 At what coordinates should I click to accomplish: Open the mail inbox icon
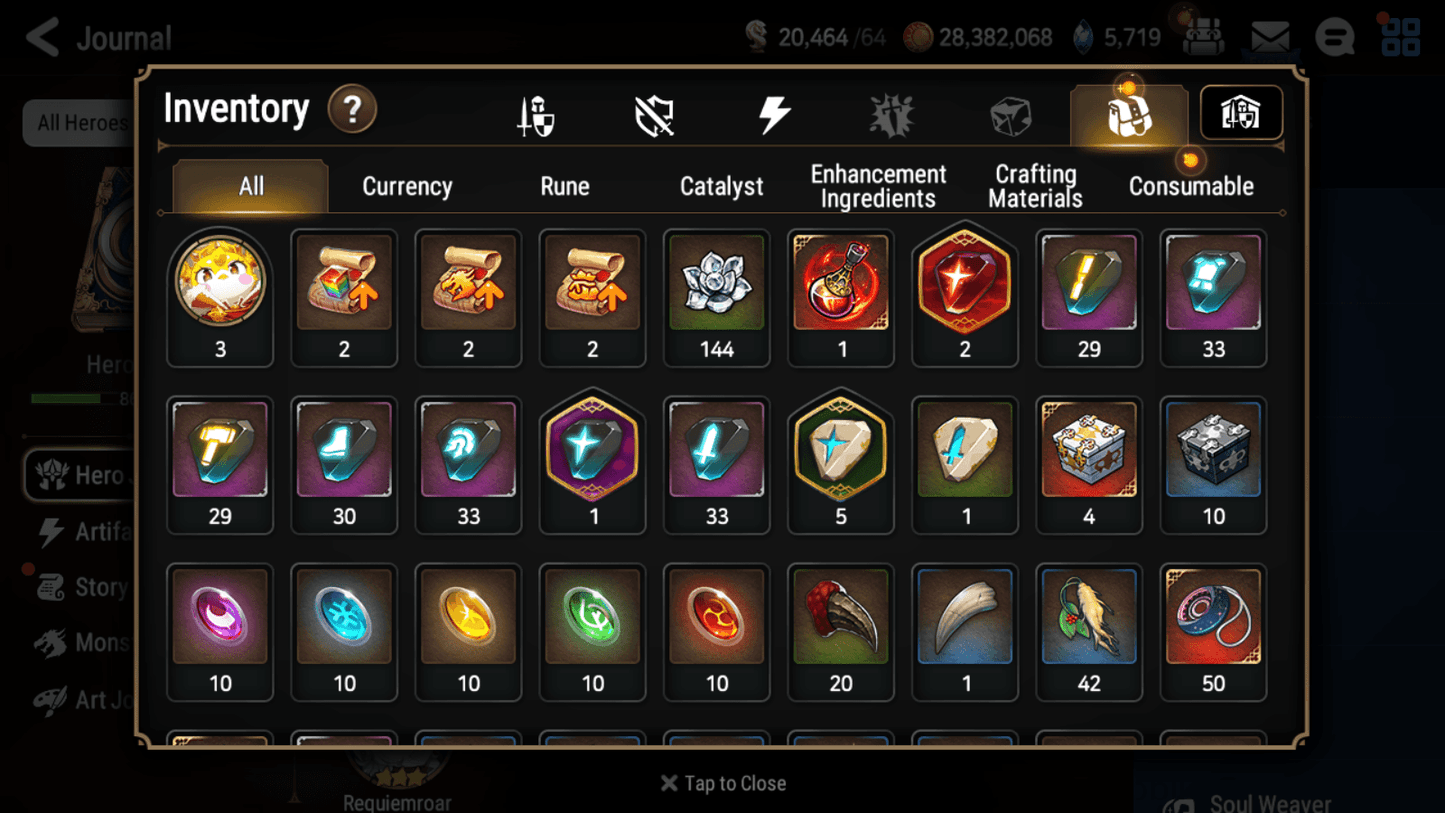(1269, 36)
